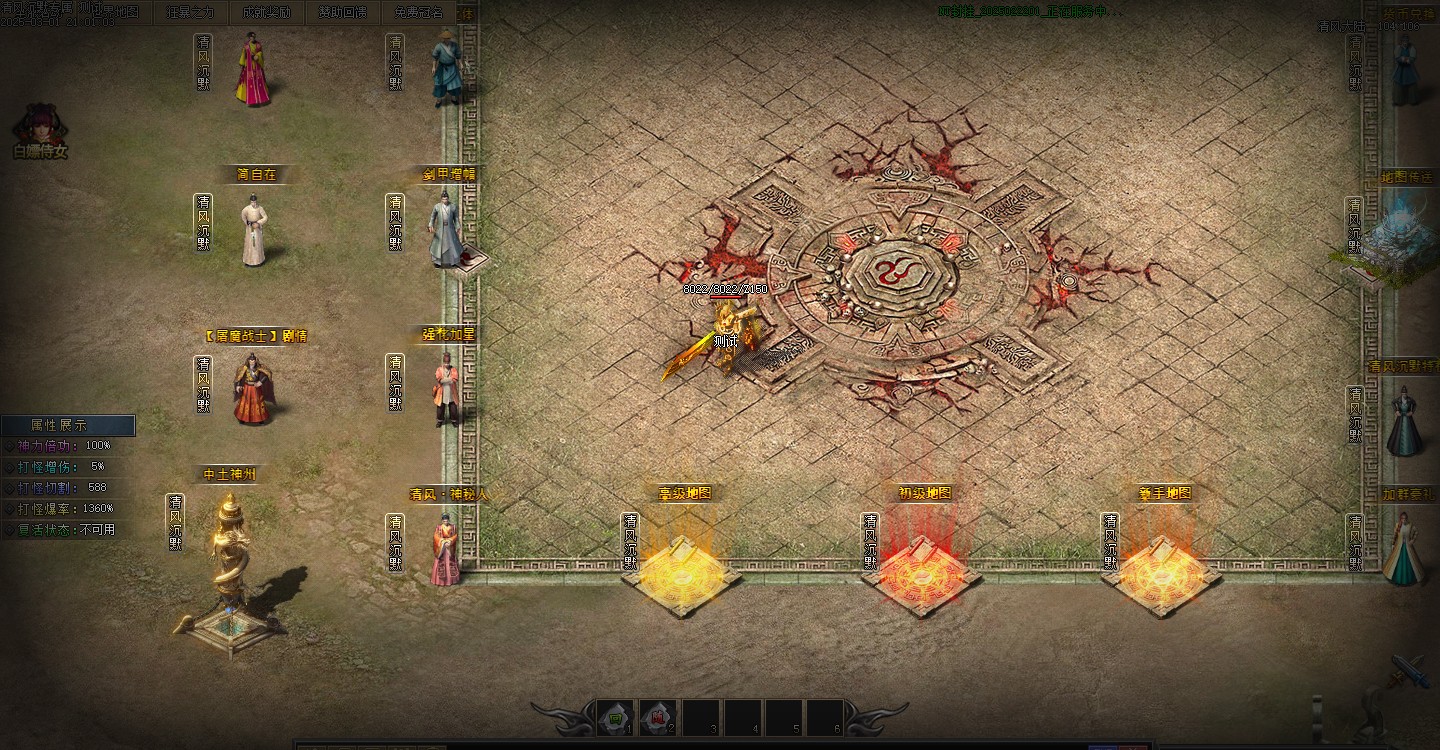Click the 赞助回馈 button
Image resolution: width=1440 pixels, height=750 pixels.
point(343,12)
